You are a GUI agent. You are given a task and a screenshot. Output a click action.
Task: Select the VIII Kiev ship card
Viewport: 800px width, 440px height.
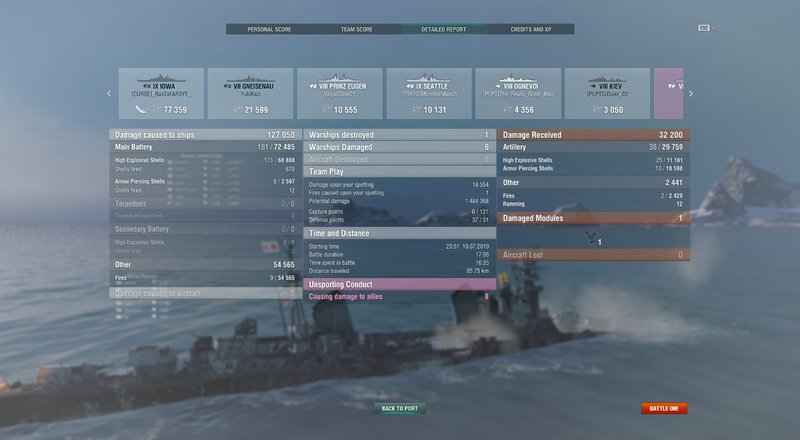(x=607, y=93)
